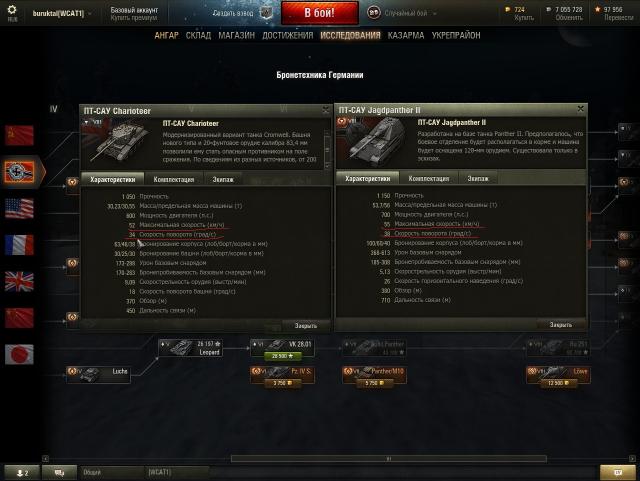This screenshot has height=481, width=640.
Task: Select the USA nation flag
Action: point(19,208)
